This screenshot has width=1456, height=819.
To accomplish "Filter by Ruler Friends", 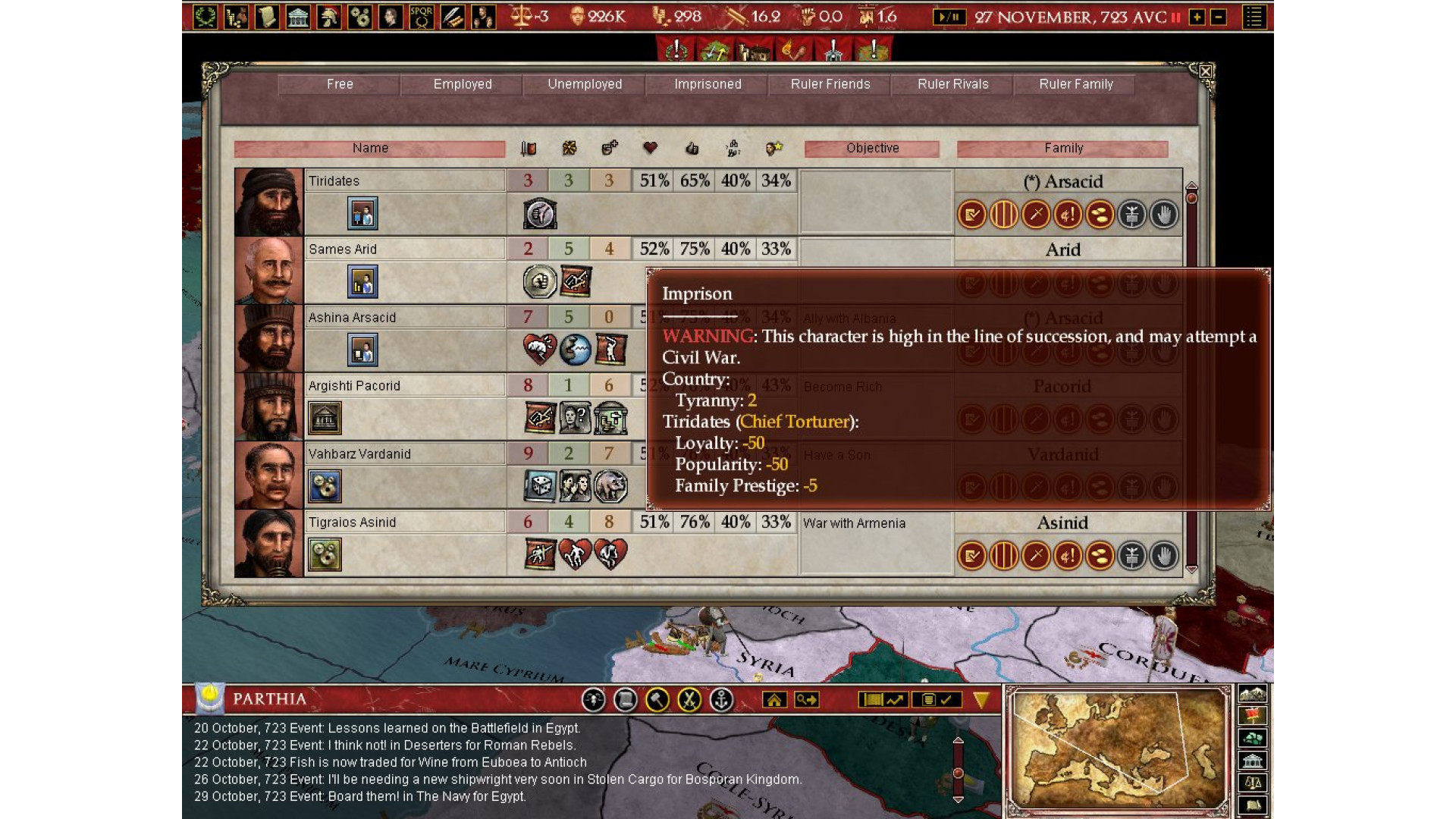I will 830,84.
